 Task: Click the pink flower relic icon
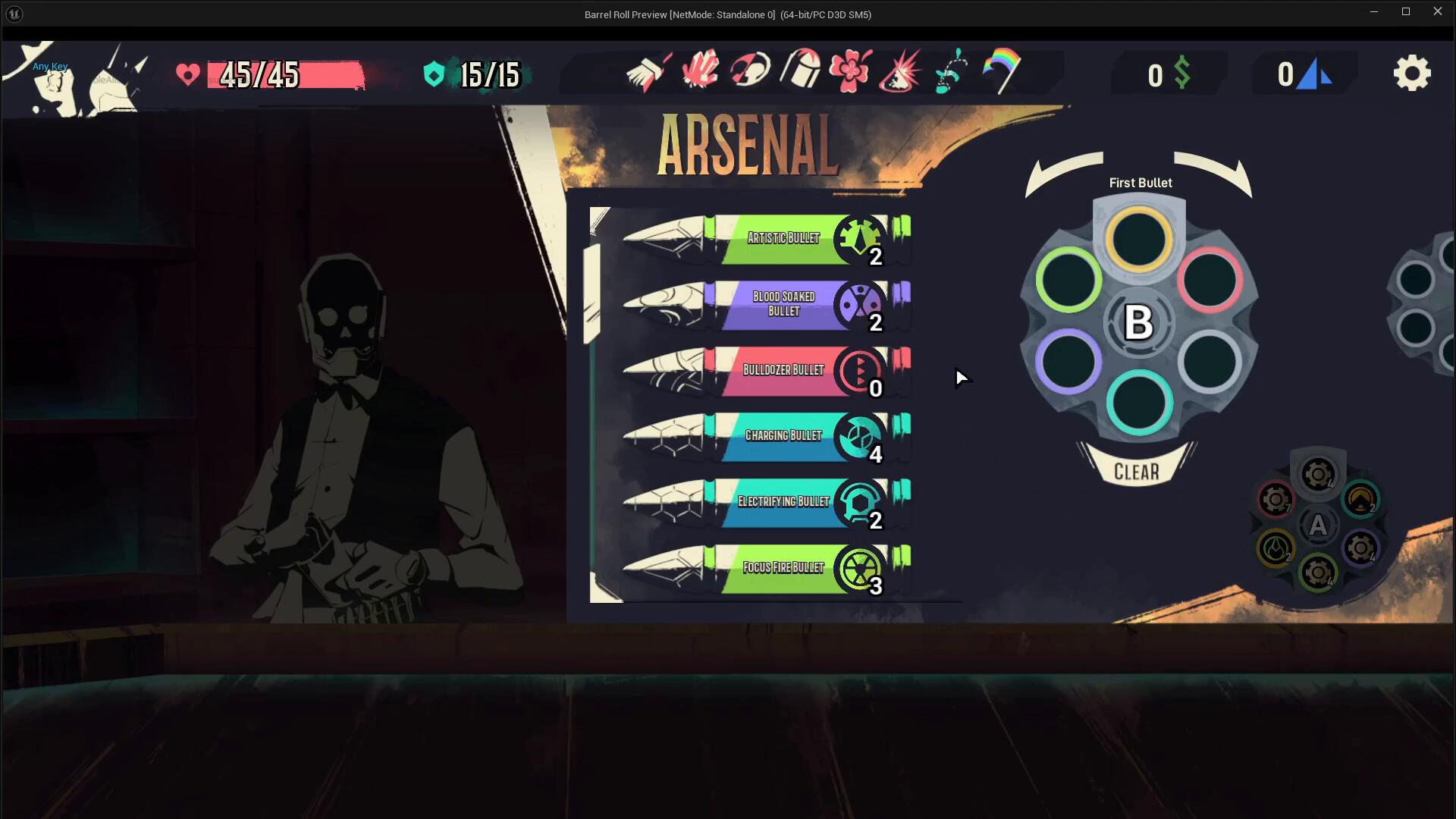point(850,71)
